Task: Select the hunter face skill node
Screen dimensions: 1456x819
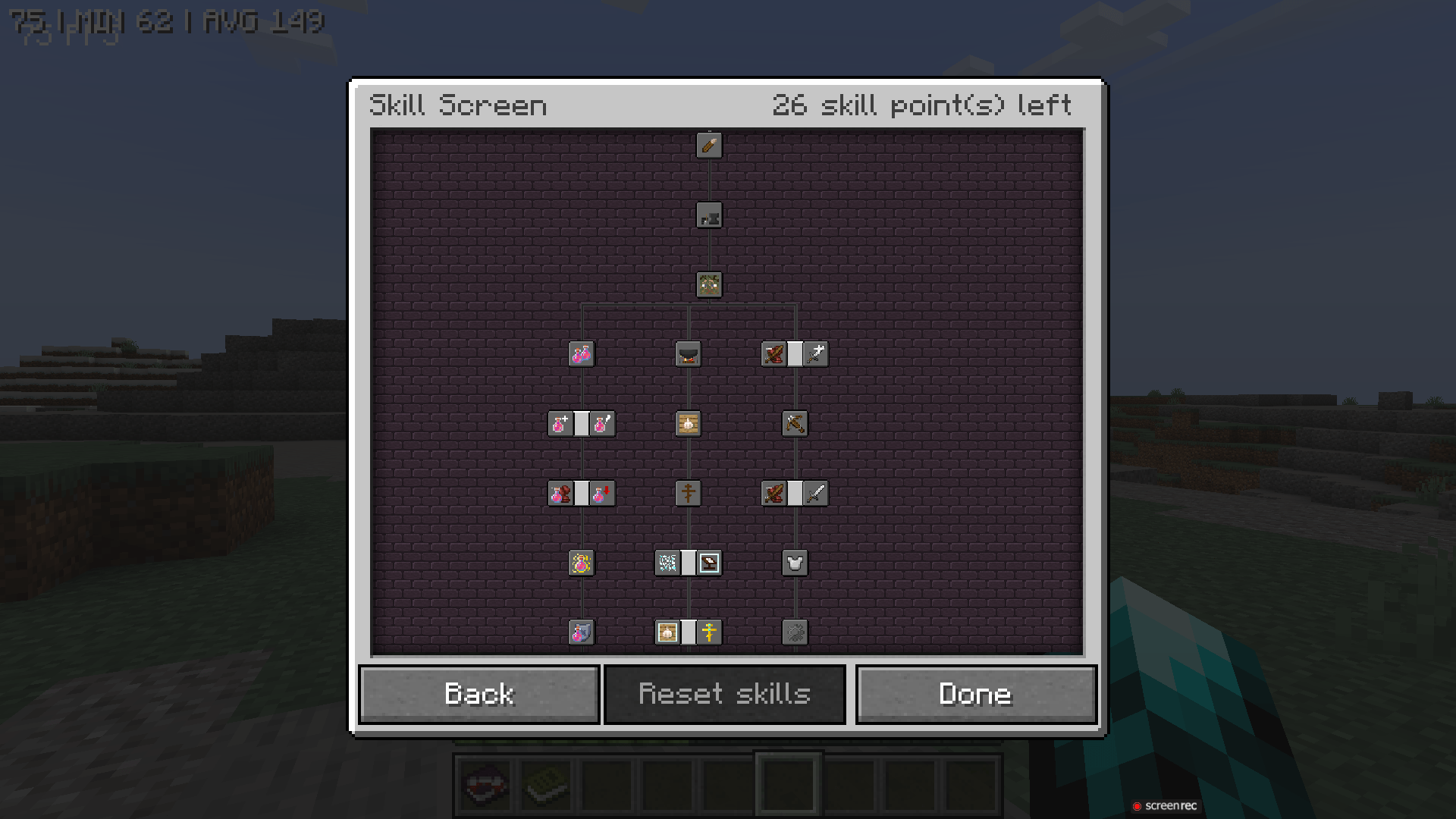Action: click(x=710, y=284)
